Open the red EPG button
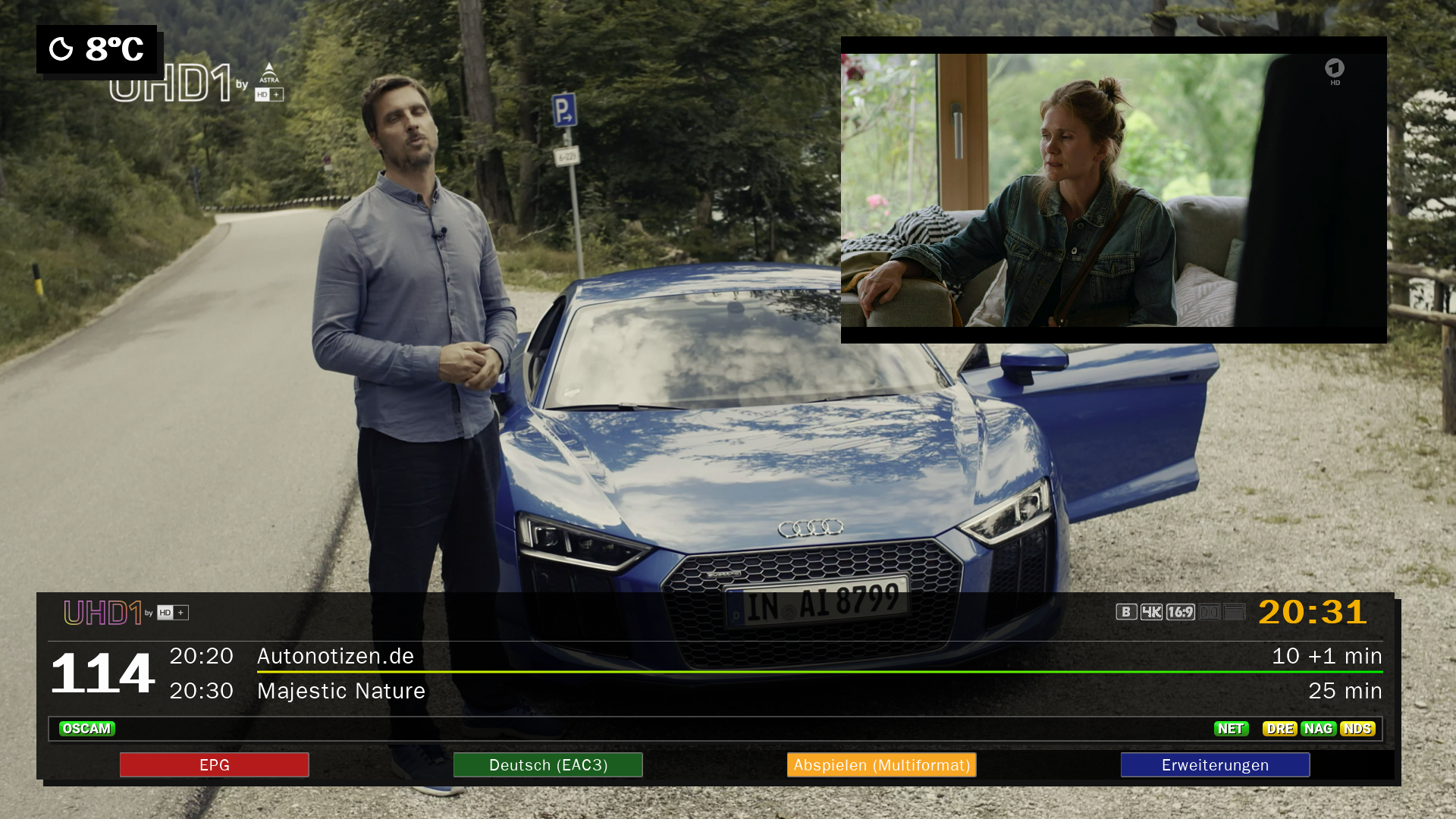The image size is (1456, 819). coord(214,764)
